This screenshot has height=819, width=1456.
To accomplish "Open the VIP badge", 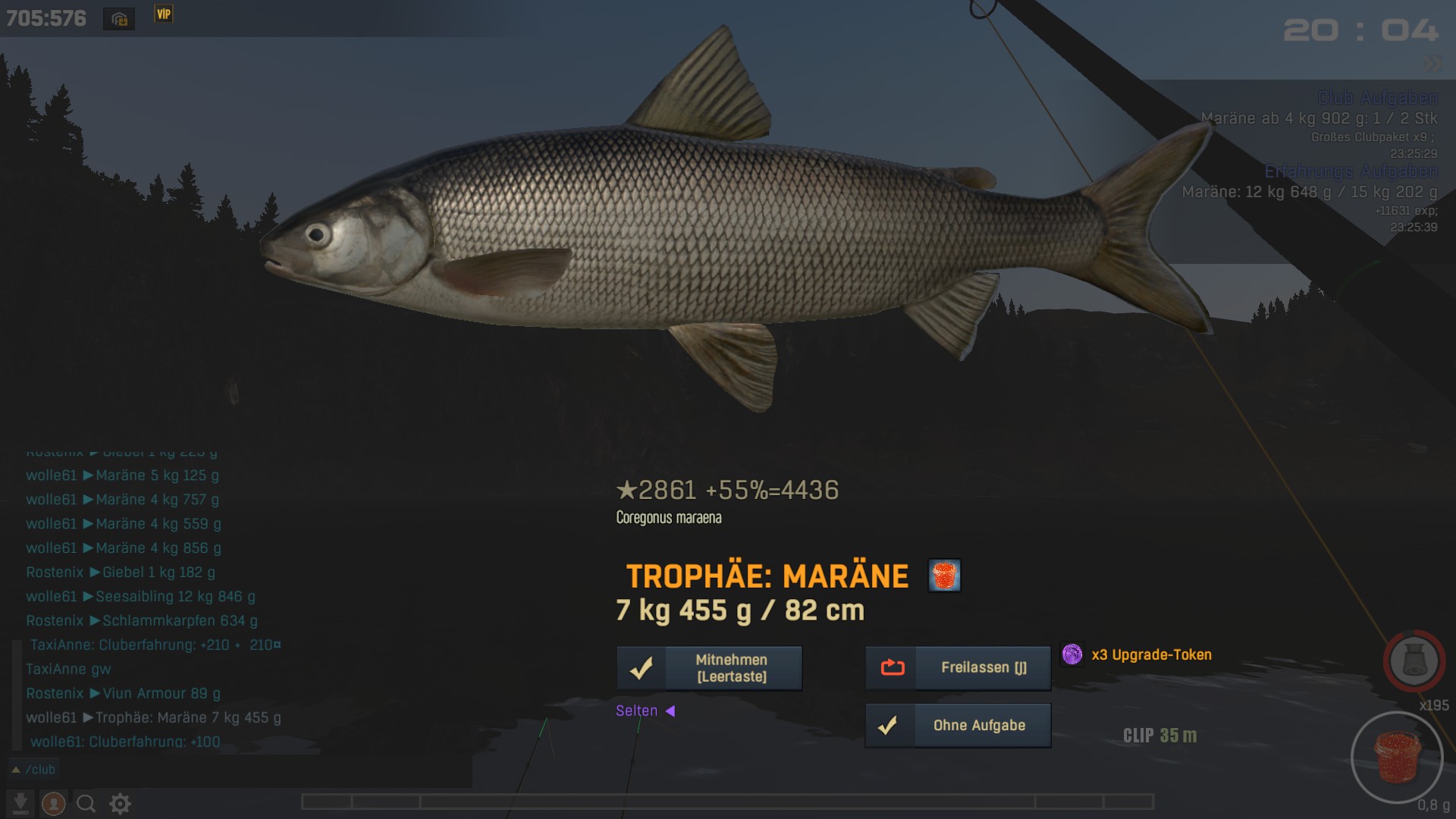I will click(x=164, y=14).
